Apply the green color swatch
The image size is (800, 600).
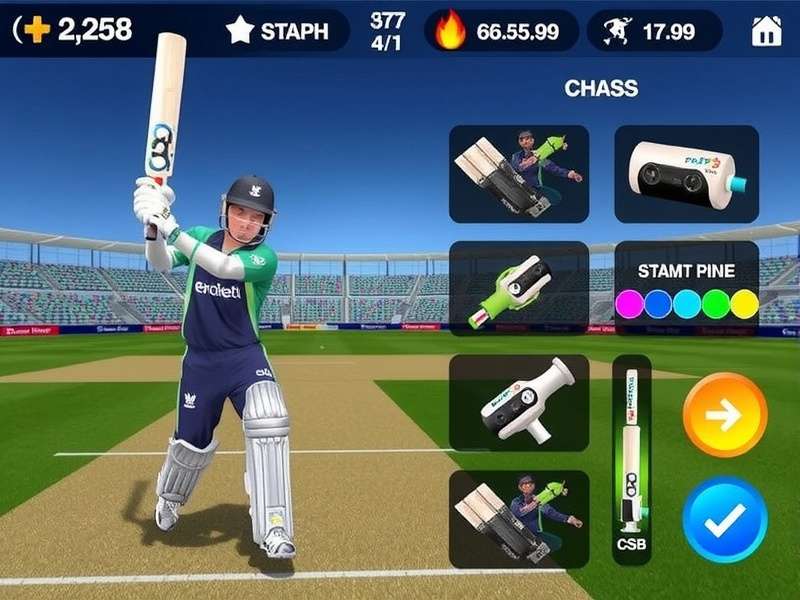(715, 304)
